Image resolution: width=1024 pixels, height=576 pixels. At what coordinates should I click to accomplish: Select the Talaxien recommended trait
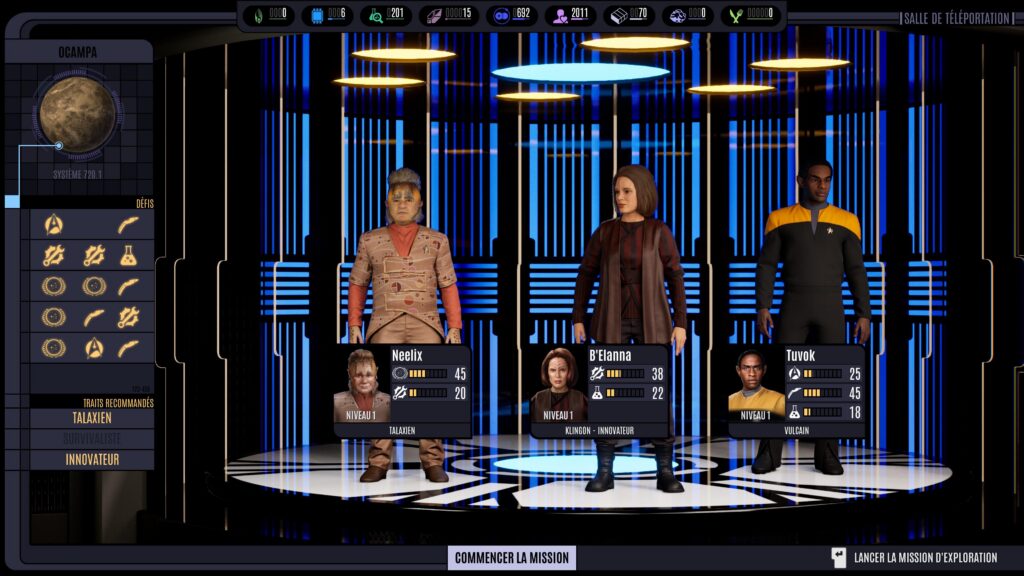(x=92, y=418)
